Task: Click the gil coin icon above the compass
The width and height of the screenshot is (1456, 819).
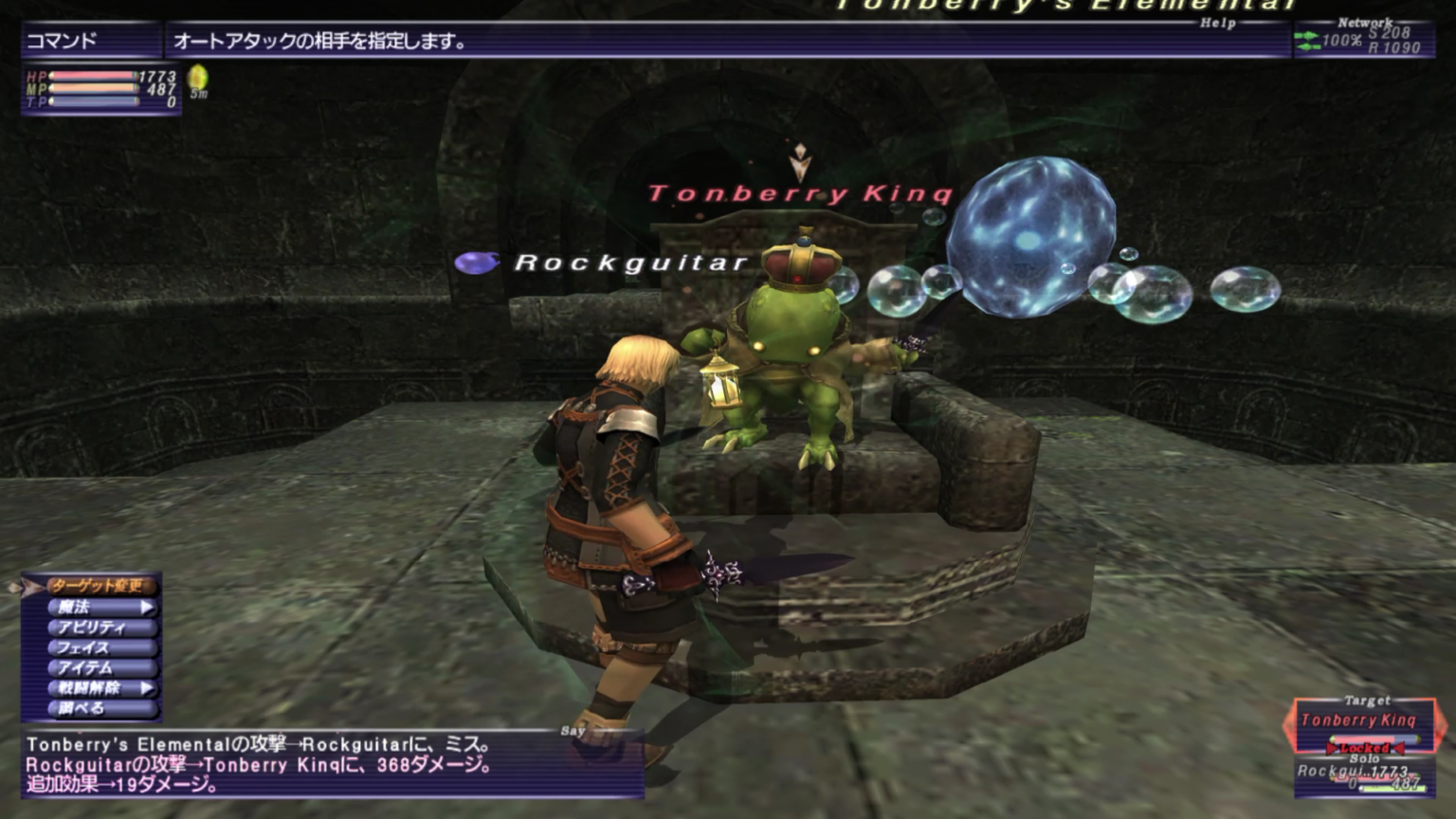Action: coord(196,74)
